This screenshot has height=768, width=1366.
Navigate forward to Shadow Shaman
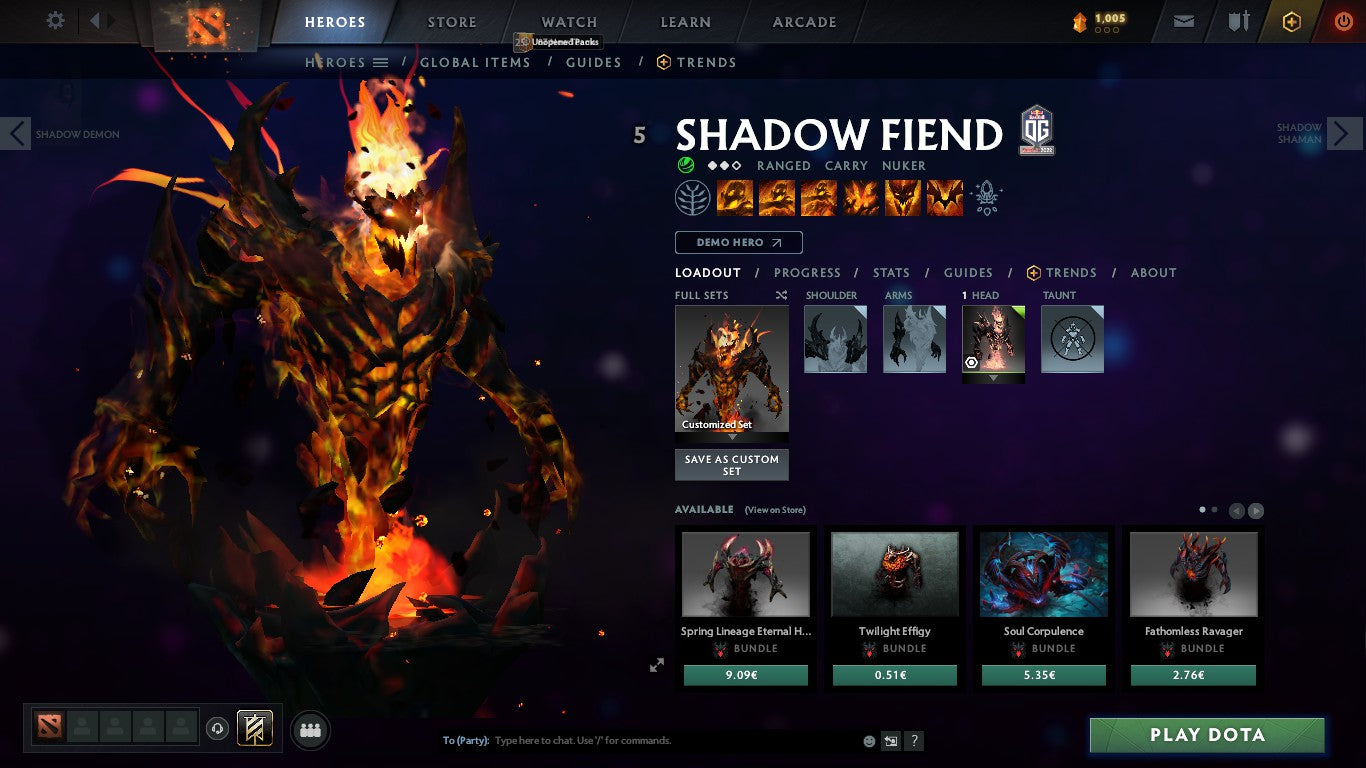click(1344, 132)
